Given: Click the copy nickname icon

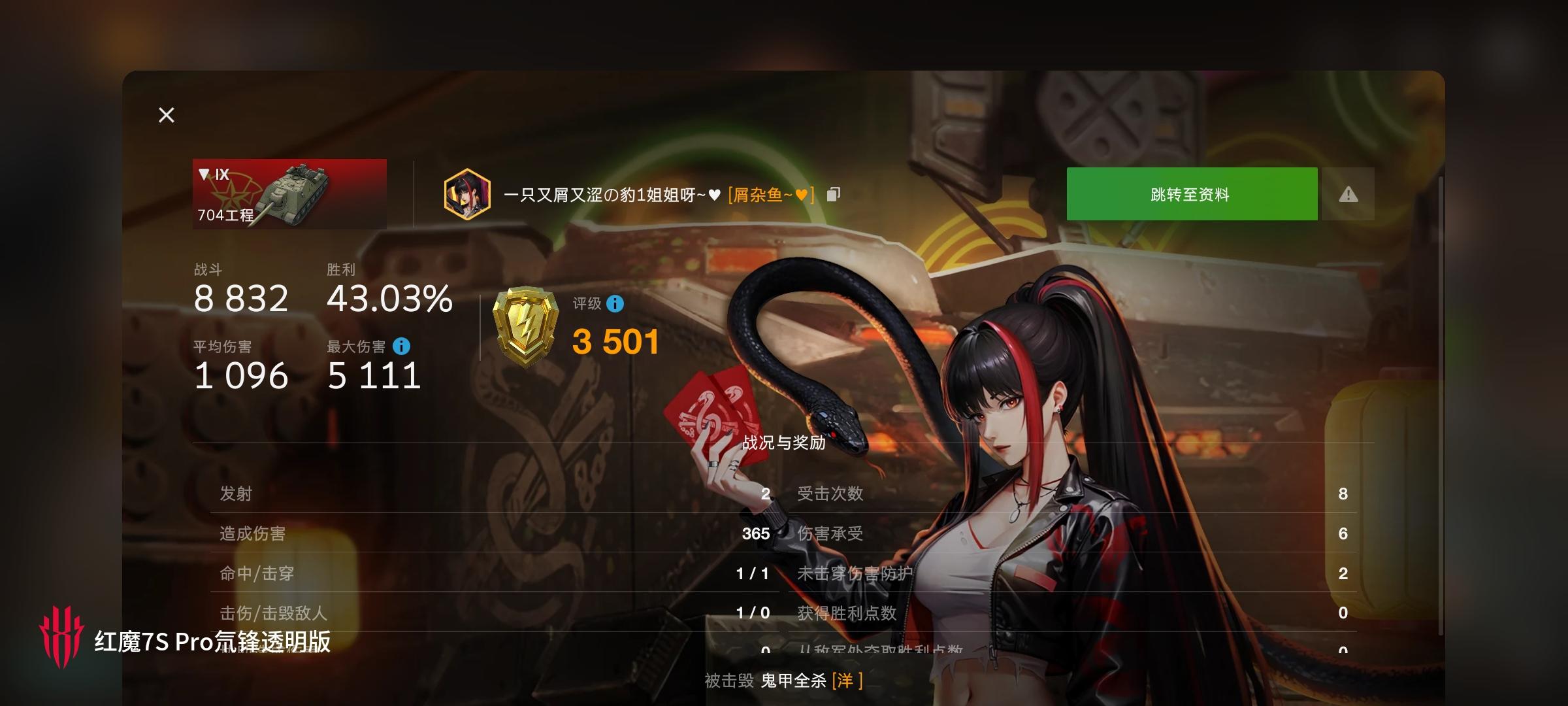Looking at the screenshot, I should 832,195.
